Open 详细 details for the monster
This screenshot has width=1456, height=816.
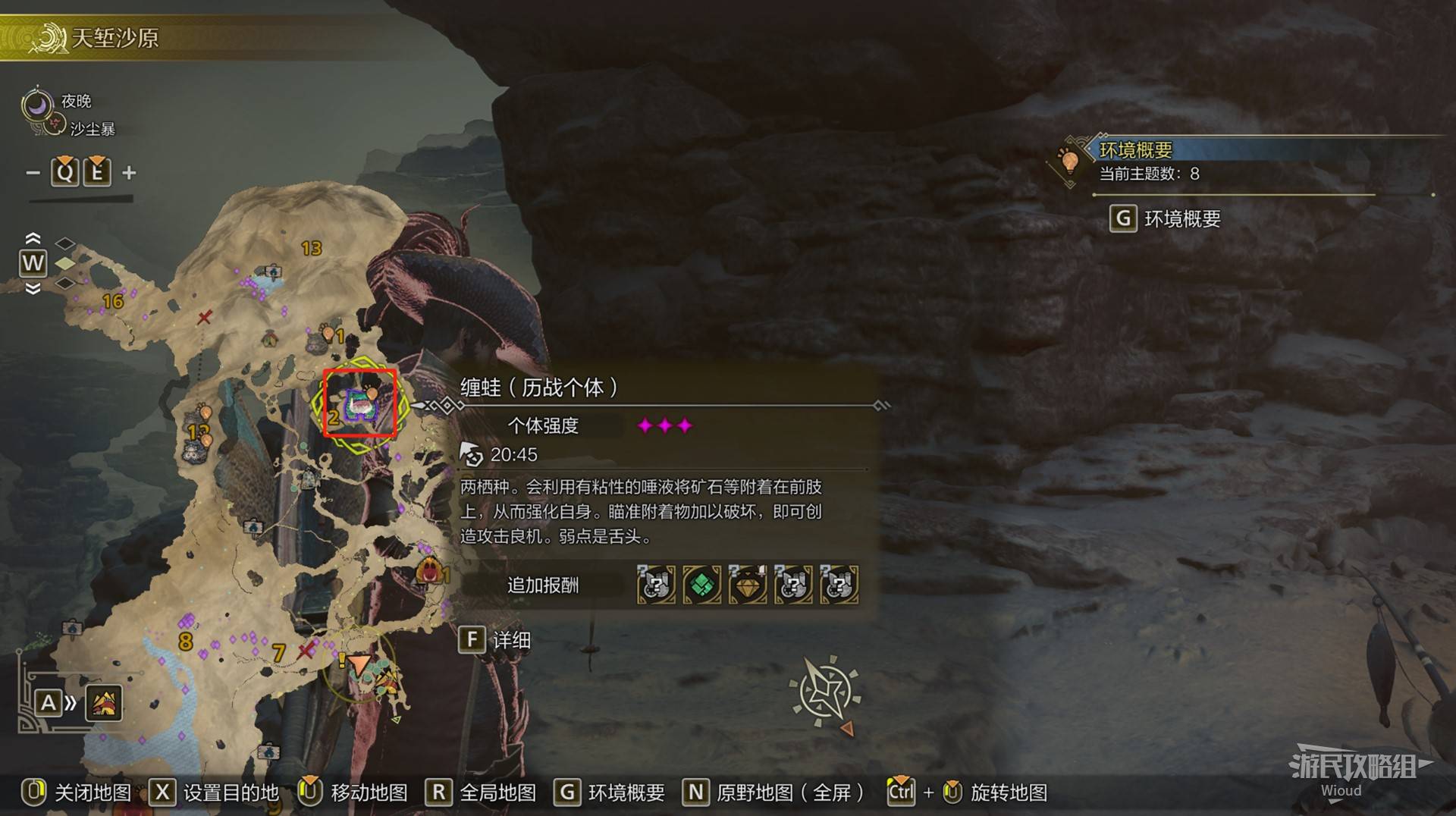click(495, 641)
